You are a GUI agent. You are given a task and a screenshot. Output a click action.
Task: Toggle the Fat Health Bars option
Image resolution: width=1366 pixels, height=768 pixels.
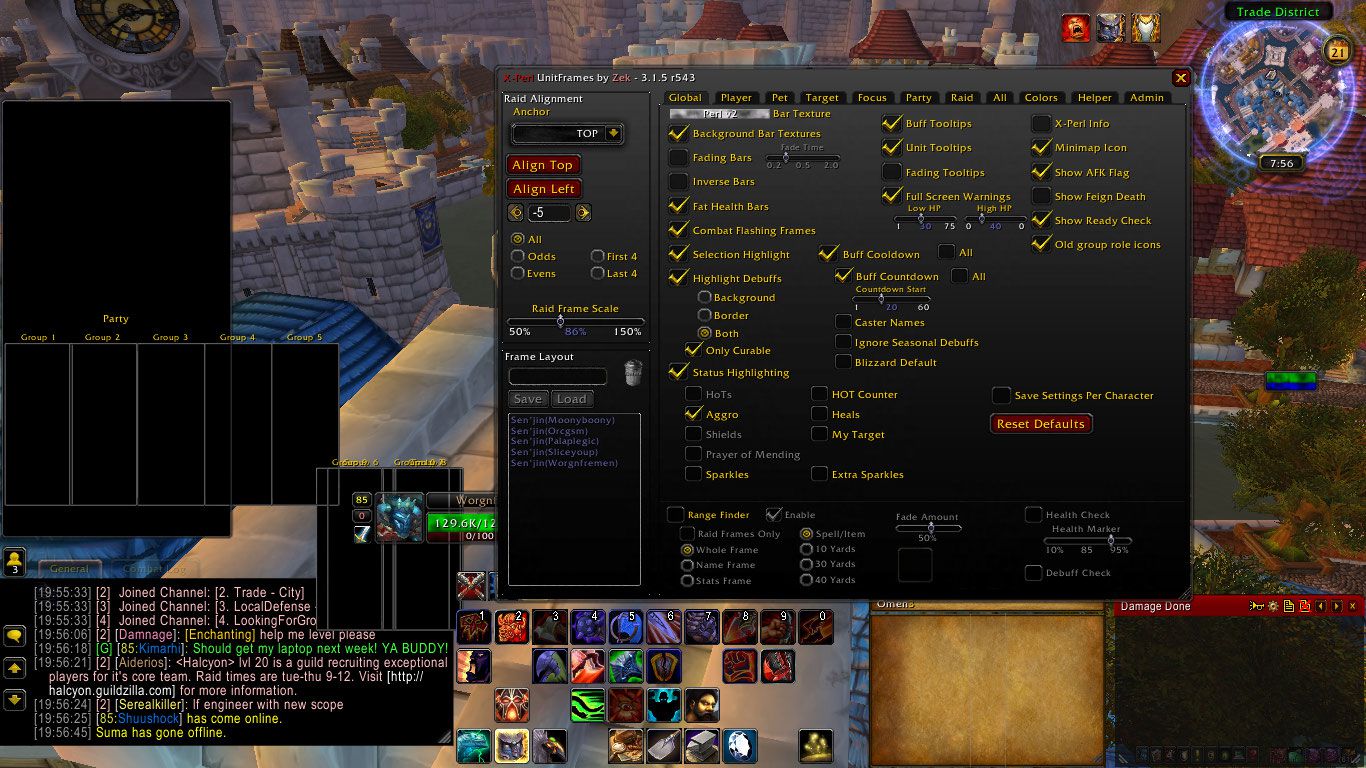[x=679, y=206]
